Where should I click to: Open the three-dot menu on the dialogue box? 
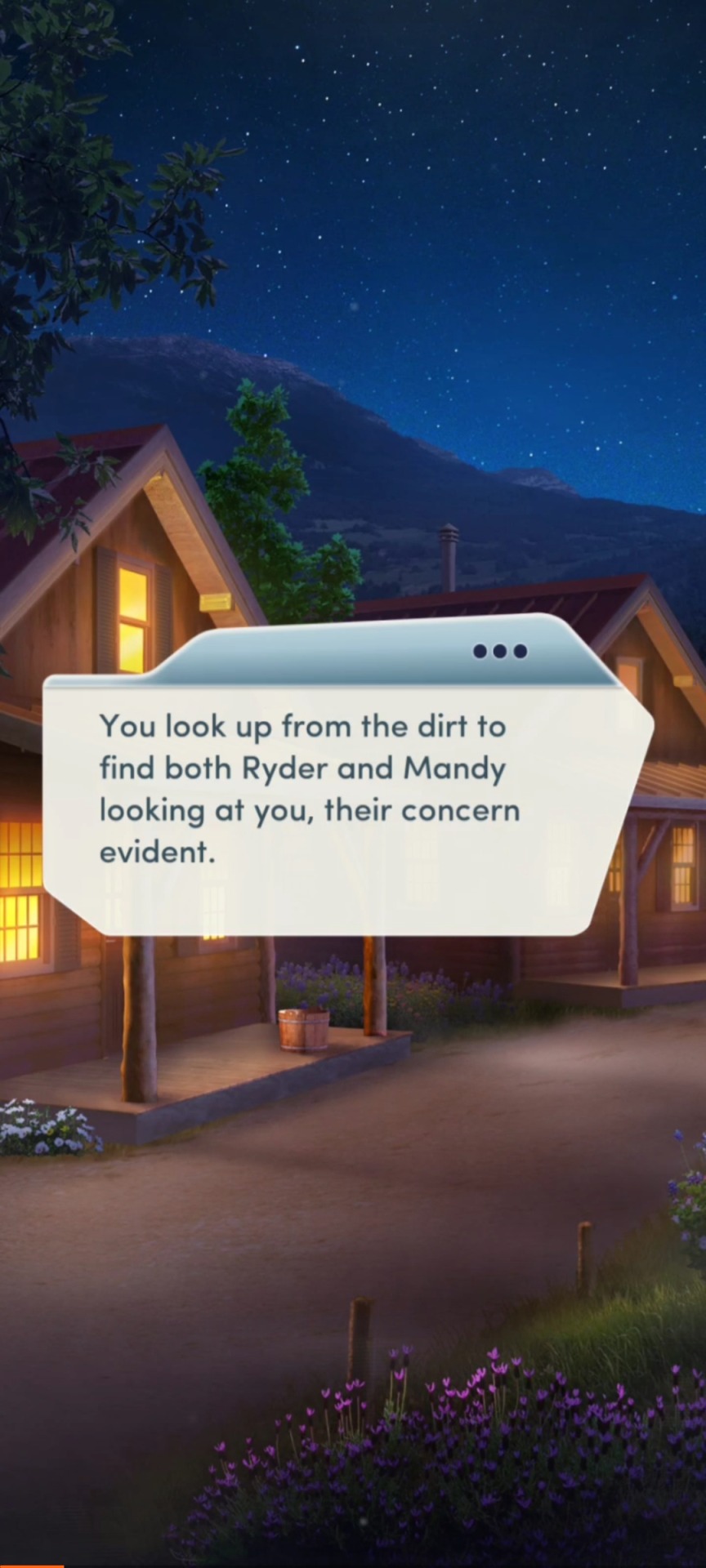click(x=500, y=651)
